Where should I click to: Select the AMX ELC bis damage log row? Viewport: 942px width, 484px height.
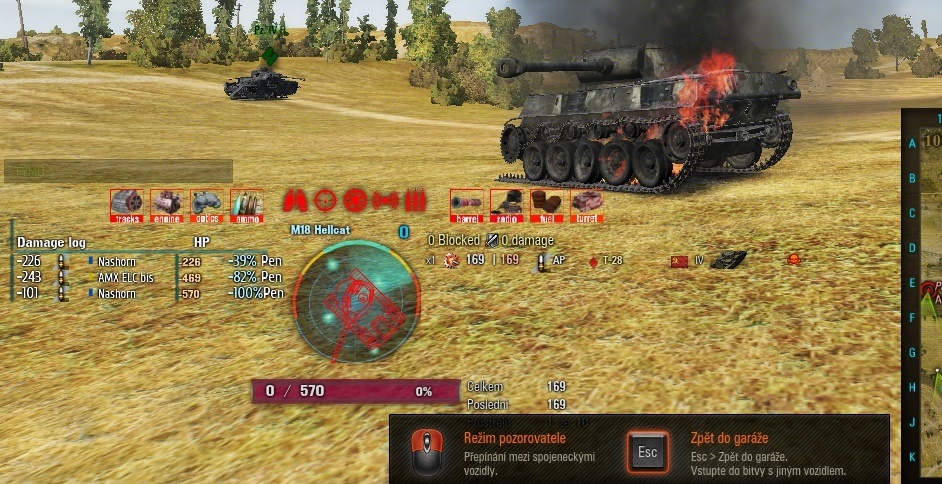125,278
